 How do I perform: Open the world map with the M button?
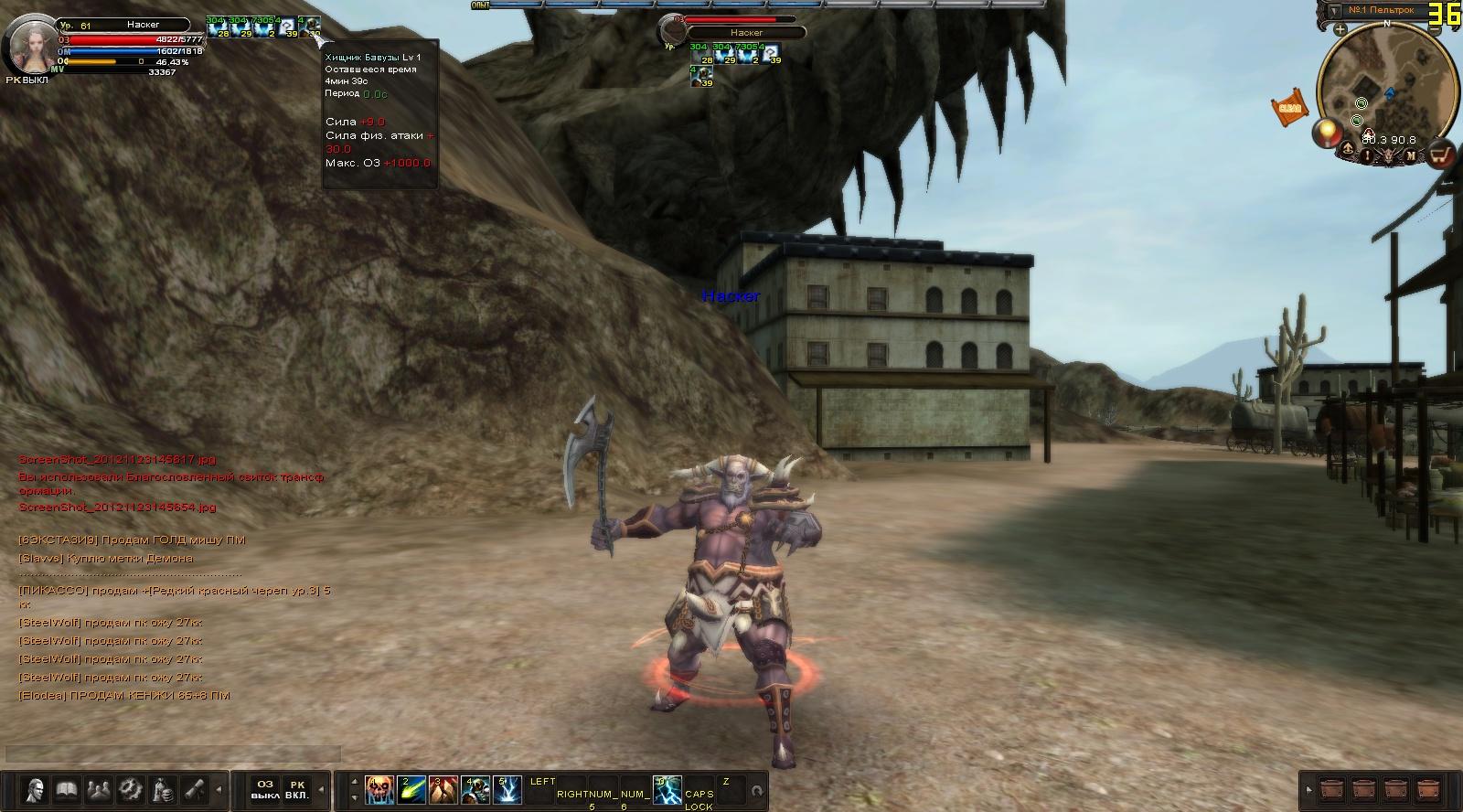click(x=1411, y=156)
